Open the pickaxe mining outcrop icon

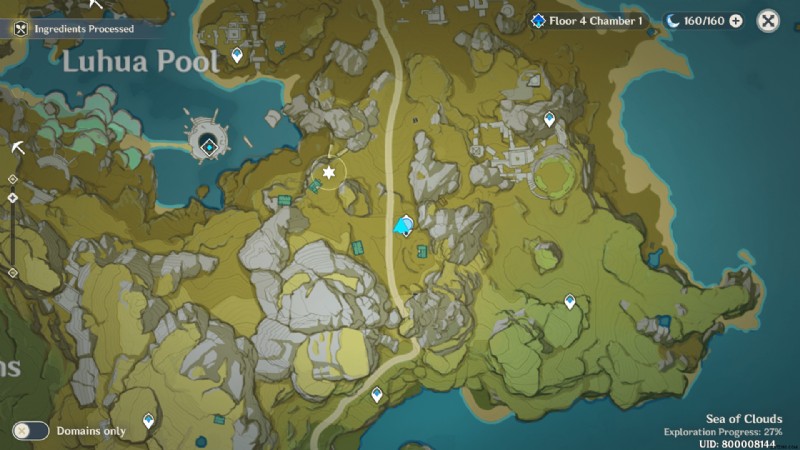click(x=18, y=147)
